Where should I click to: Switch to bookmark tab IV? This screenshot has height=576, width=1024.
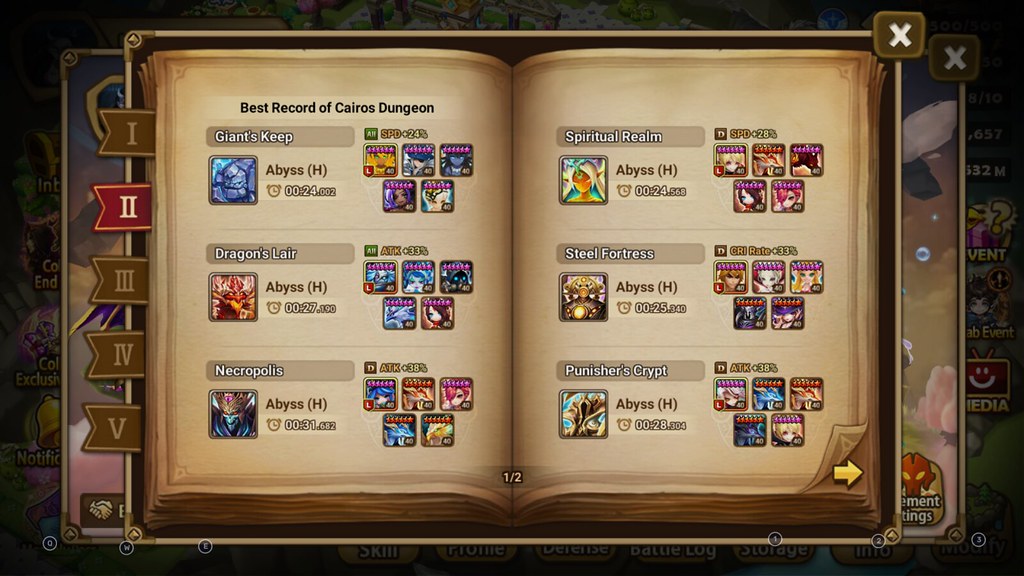(121, 354)
